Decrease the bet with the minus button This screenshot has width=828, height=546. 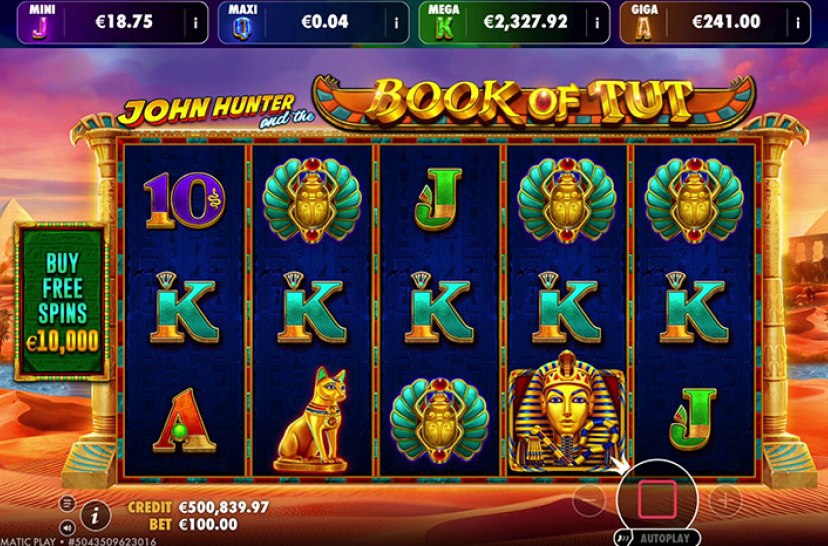tap(590, 496)
